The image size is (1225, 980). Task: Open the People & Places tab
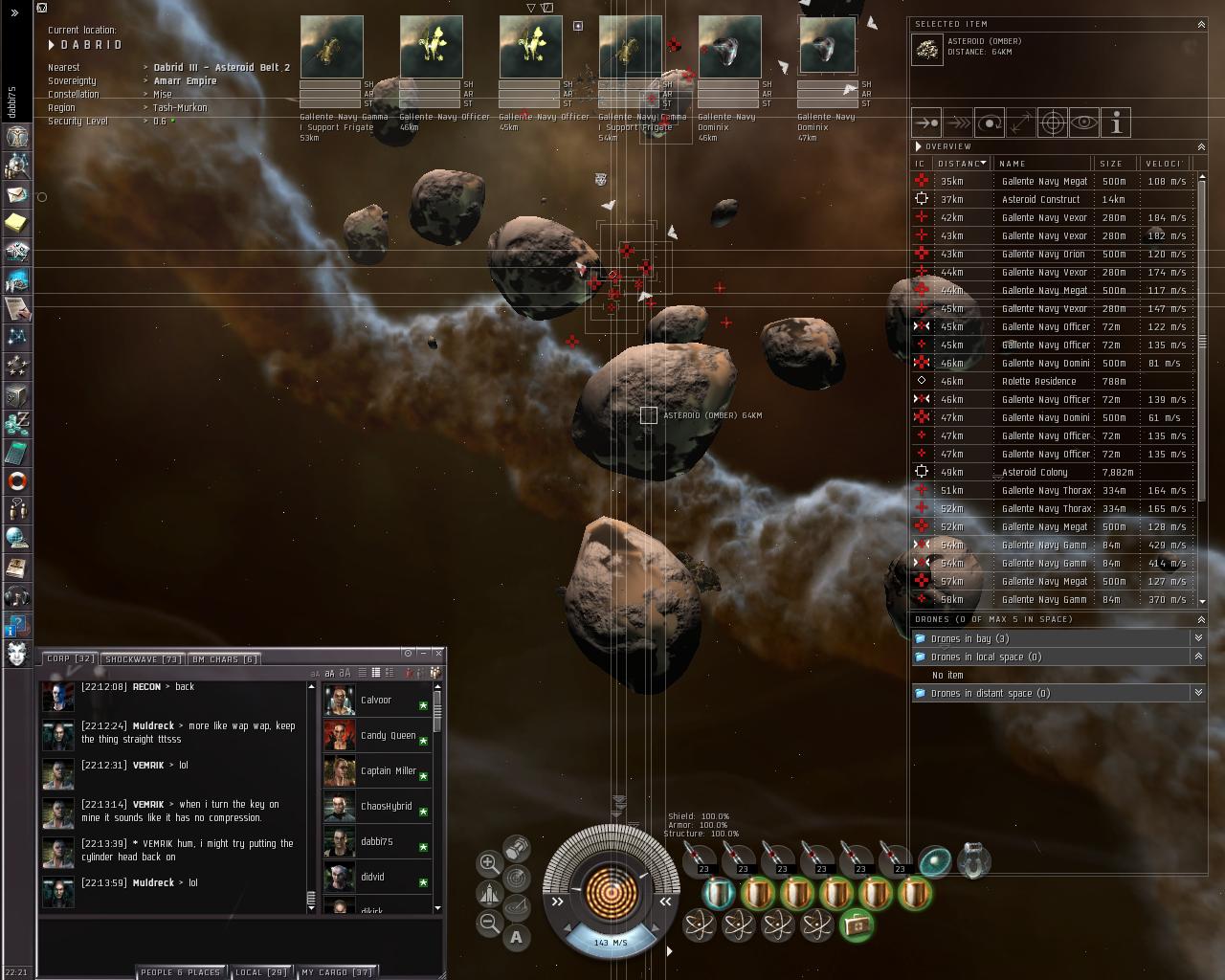pyautogui.click(x=180, y=972)
